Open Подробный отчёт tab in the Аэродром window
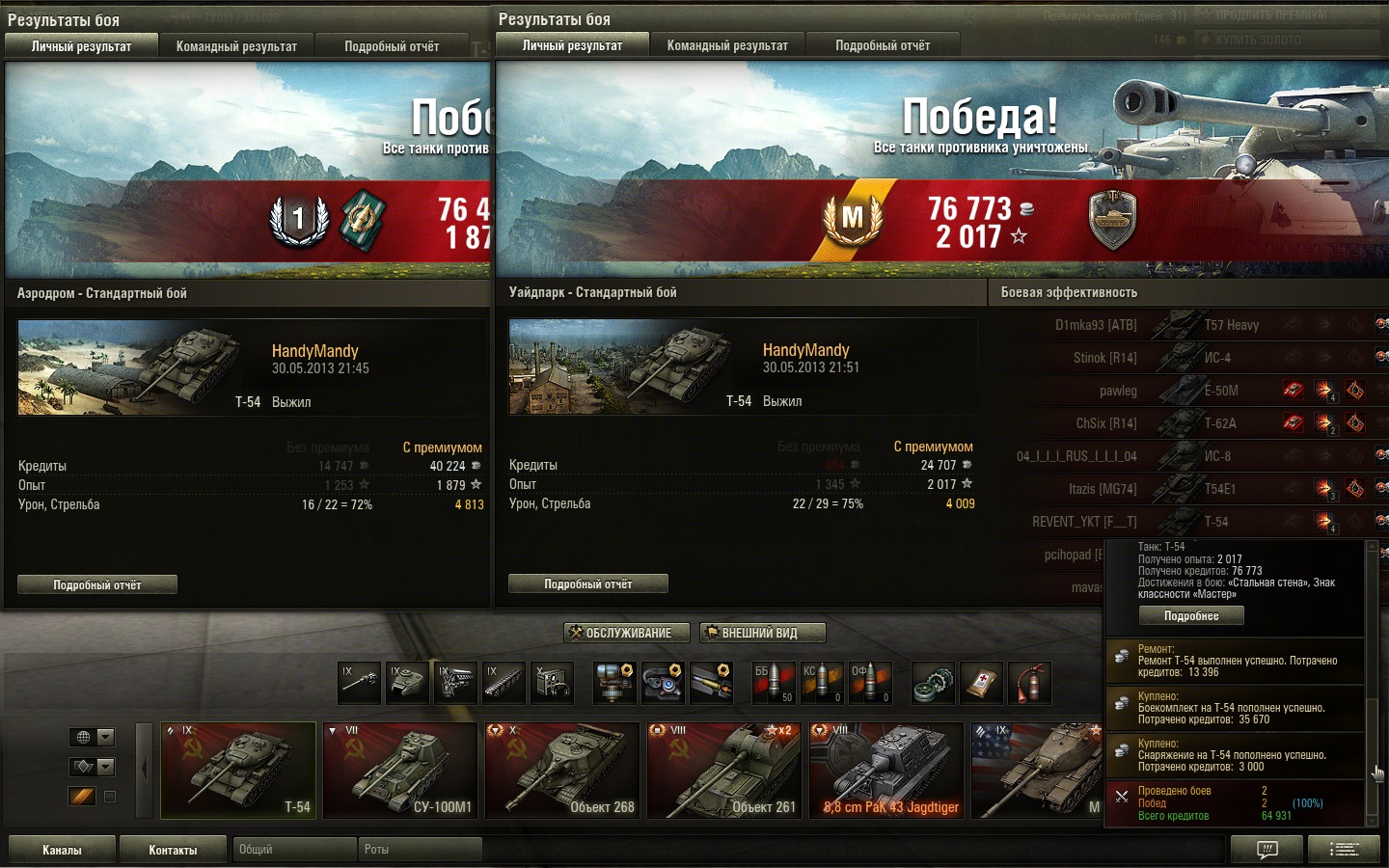The image size is (1389, 868). pyautogui.click(x=392, y=46)
